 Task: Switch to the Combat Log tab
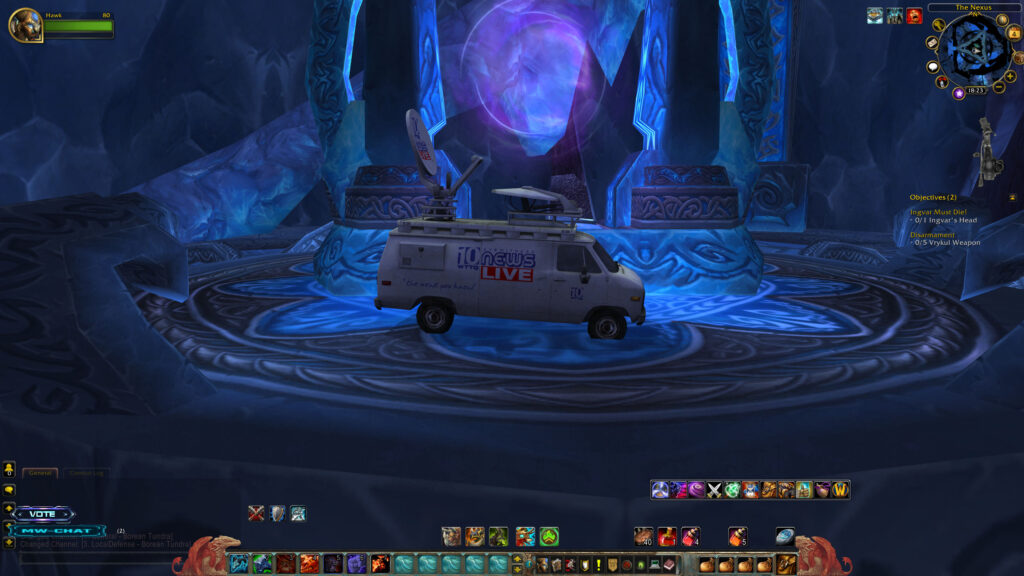click(86, 472)
